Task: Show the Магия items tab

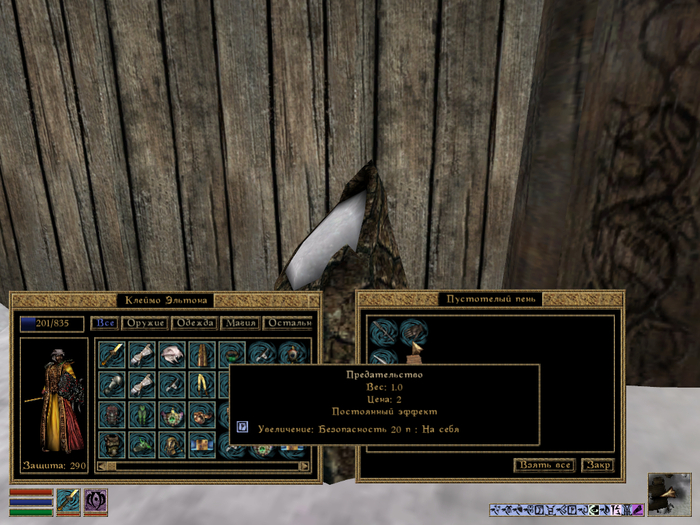Action: point(240,323)
